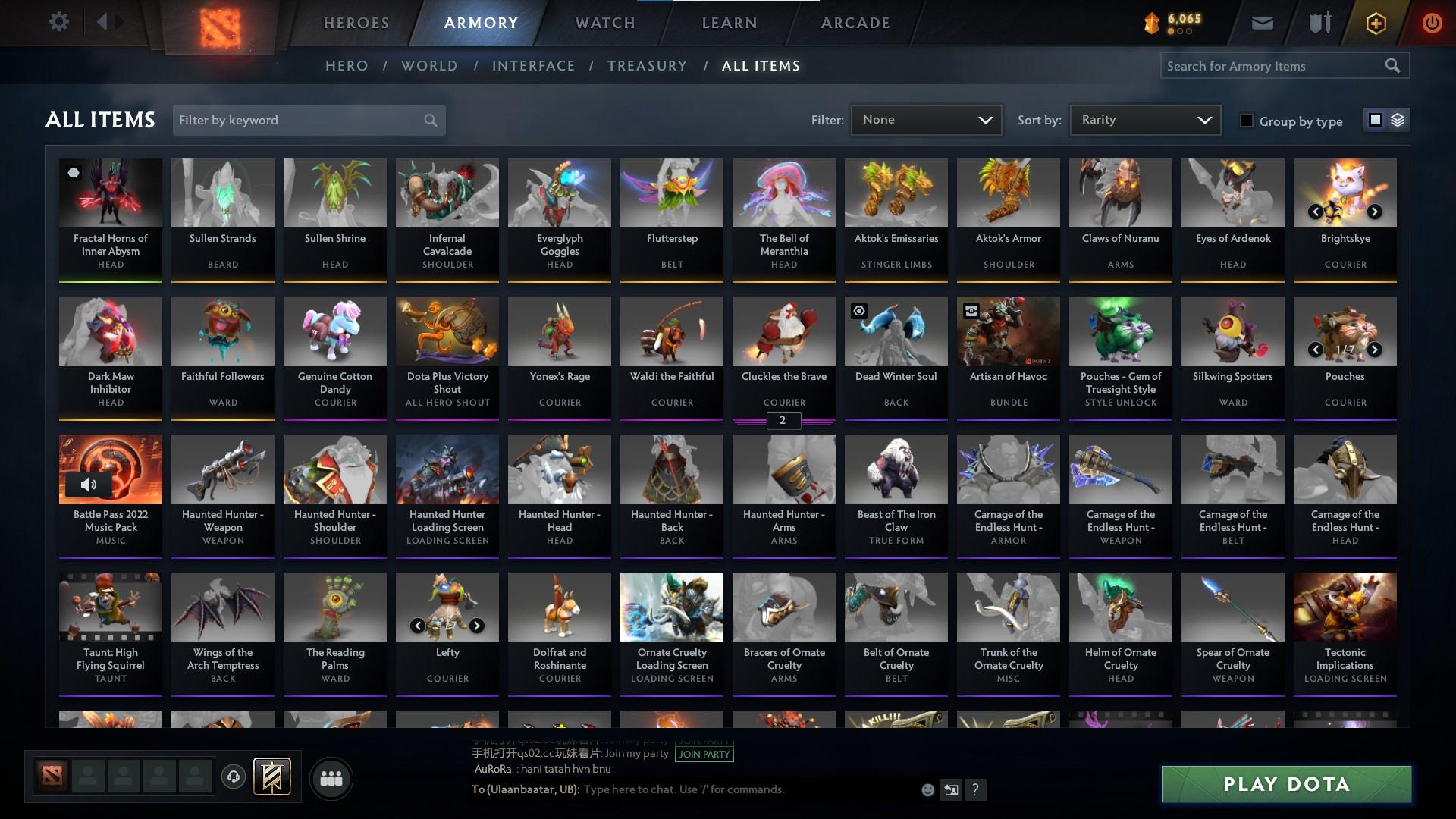
Task: Click the PLAY DOTA button
Action: click(x=1285, y=785)
